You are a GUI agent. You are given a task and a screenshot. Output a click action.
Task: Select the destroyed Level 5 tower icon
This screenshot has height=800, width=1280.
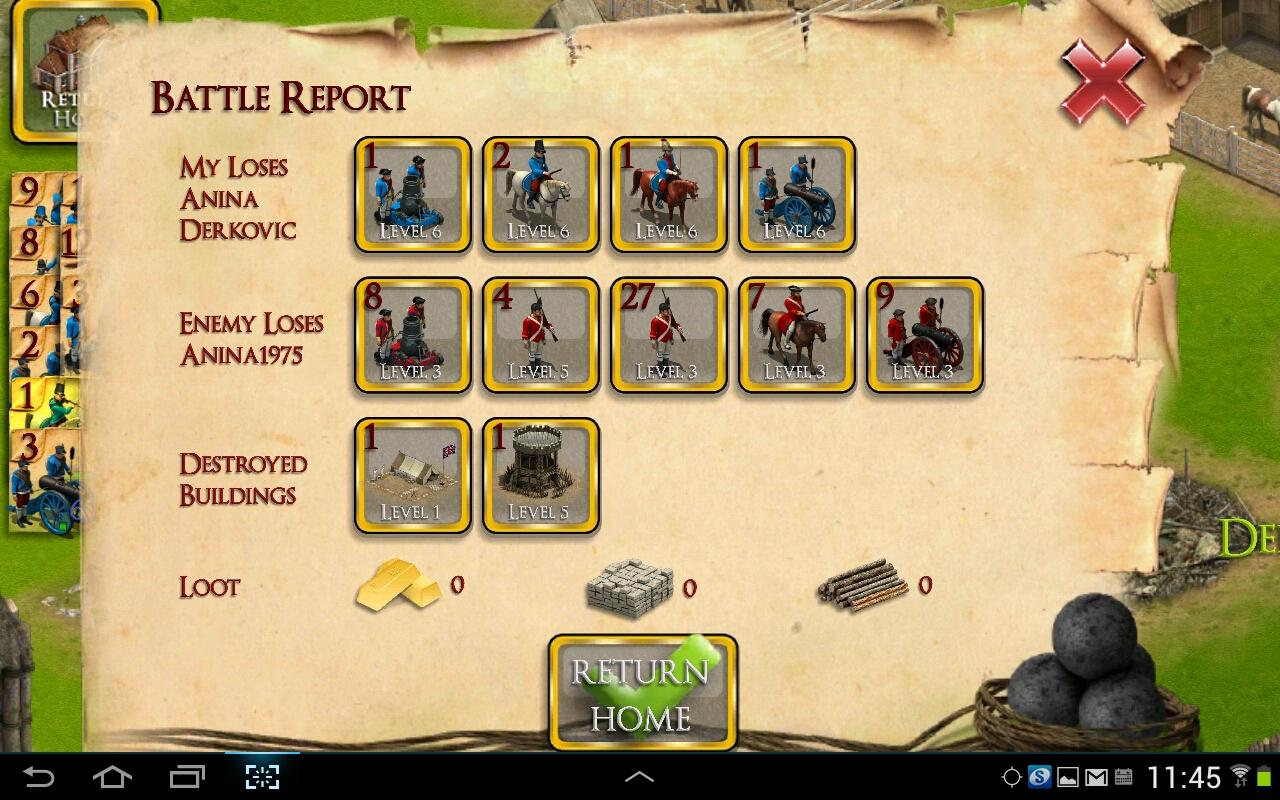pyautogui.click(x=540, y=476)
